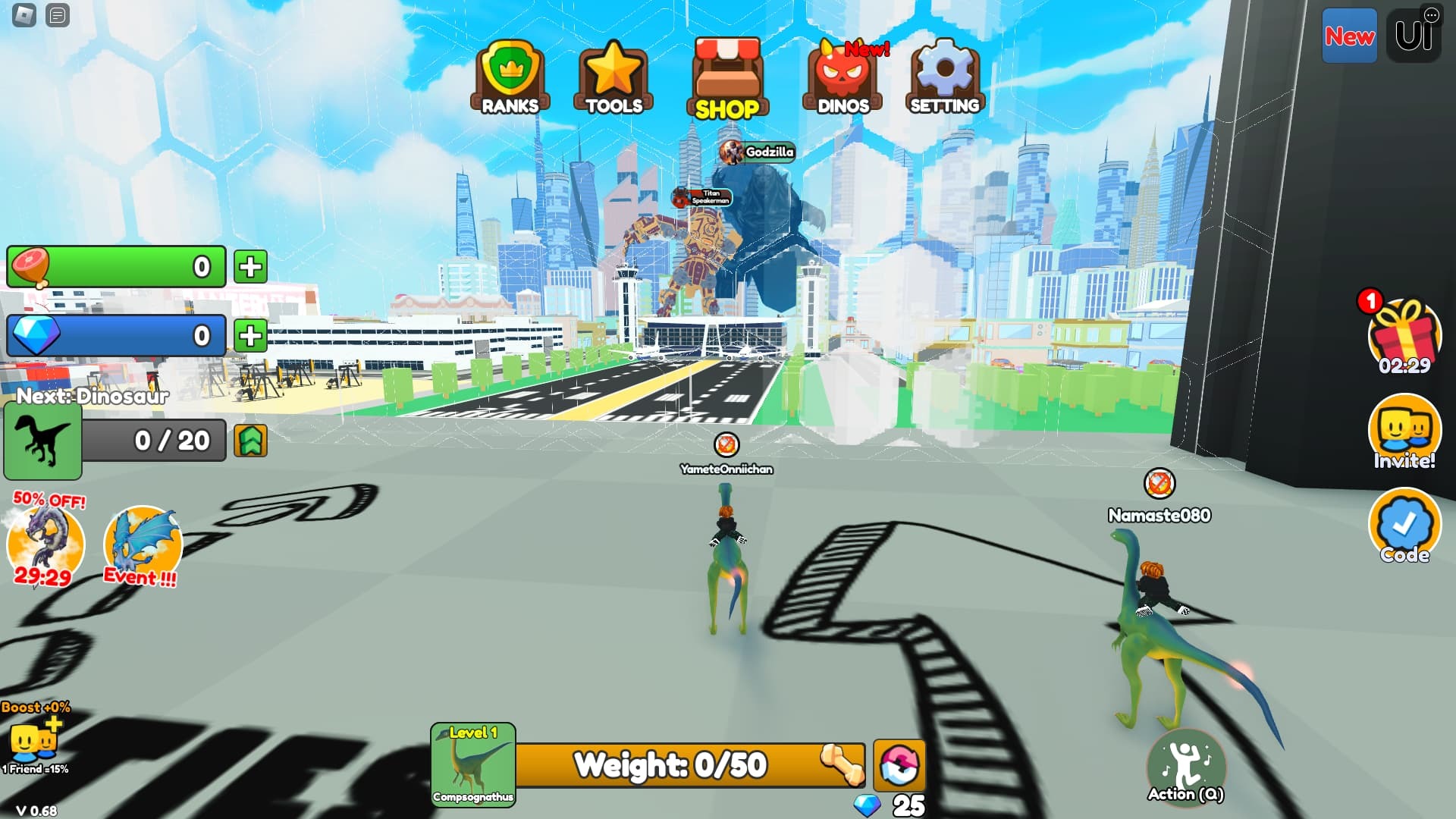
Task: Open the Roblox main menu
Action: point(24,15)
